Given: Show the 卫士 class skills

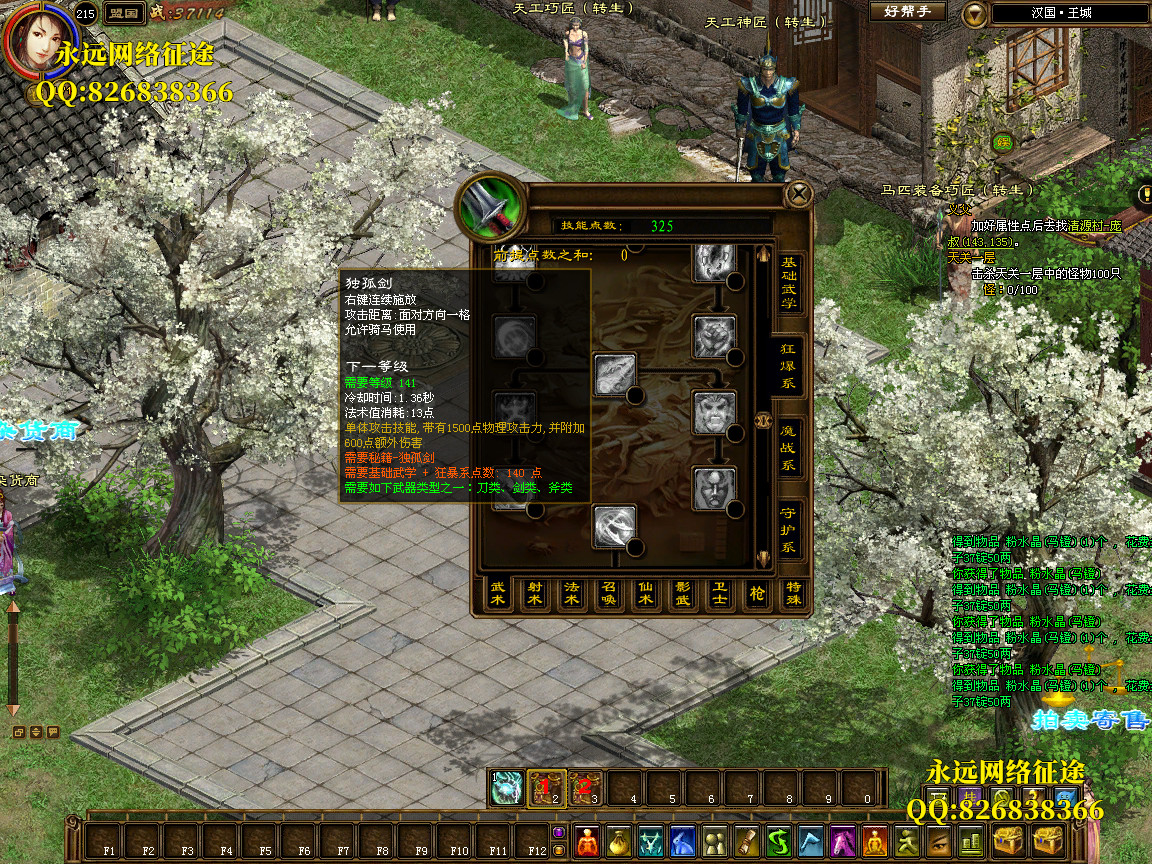Looking at the screenshot, I should pos(720,594).
